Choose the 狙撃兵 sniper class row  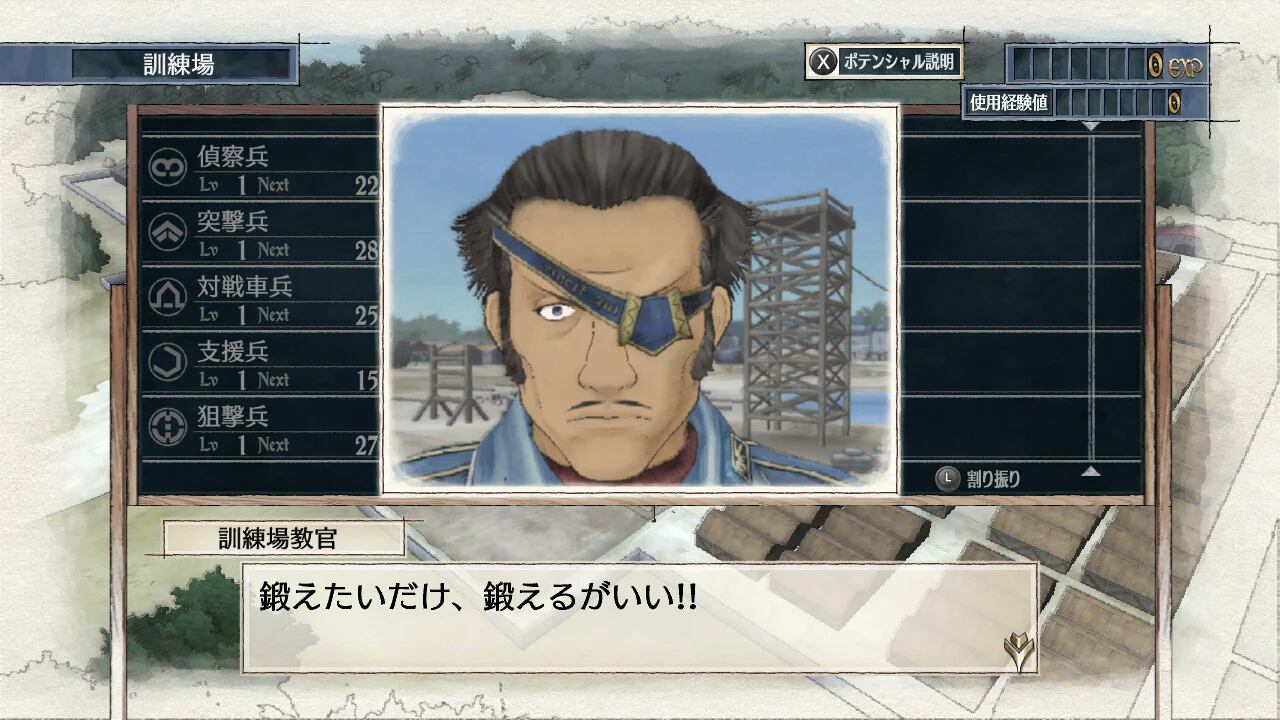coord(262,428)
